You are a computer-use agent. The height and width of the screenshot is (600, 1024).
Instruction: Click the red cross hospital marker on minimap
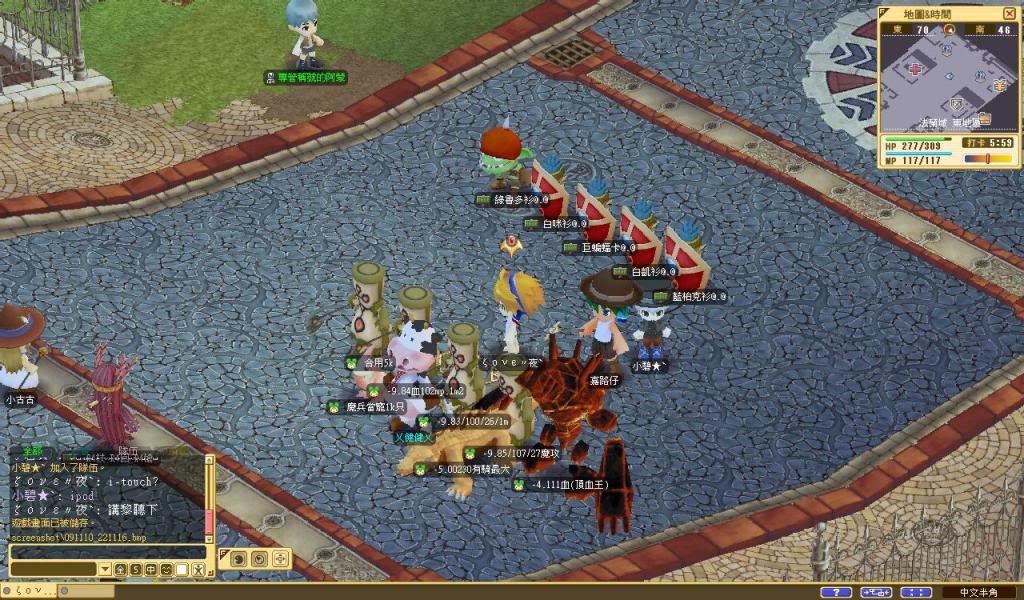coord(915,71)
